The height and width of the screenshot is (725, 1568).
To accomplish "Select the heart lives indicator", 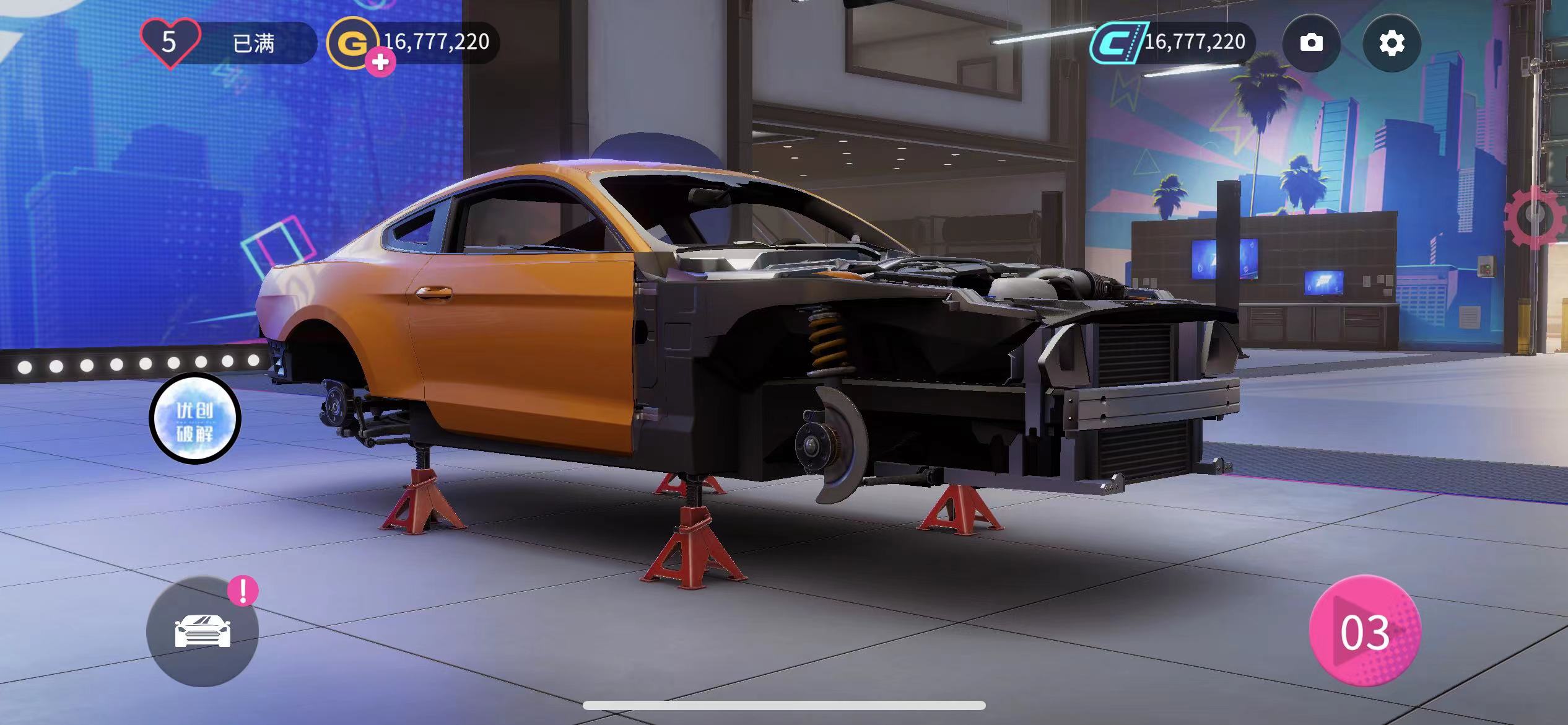I will click(x=170, y=42).
